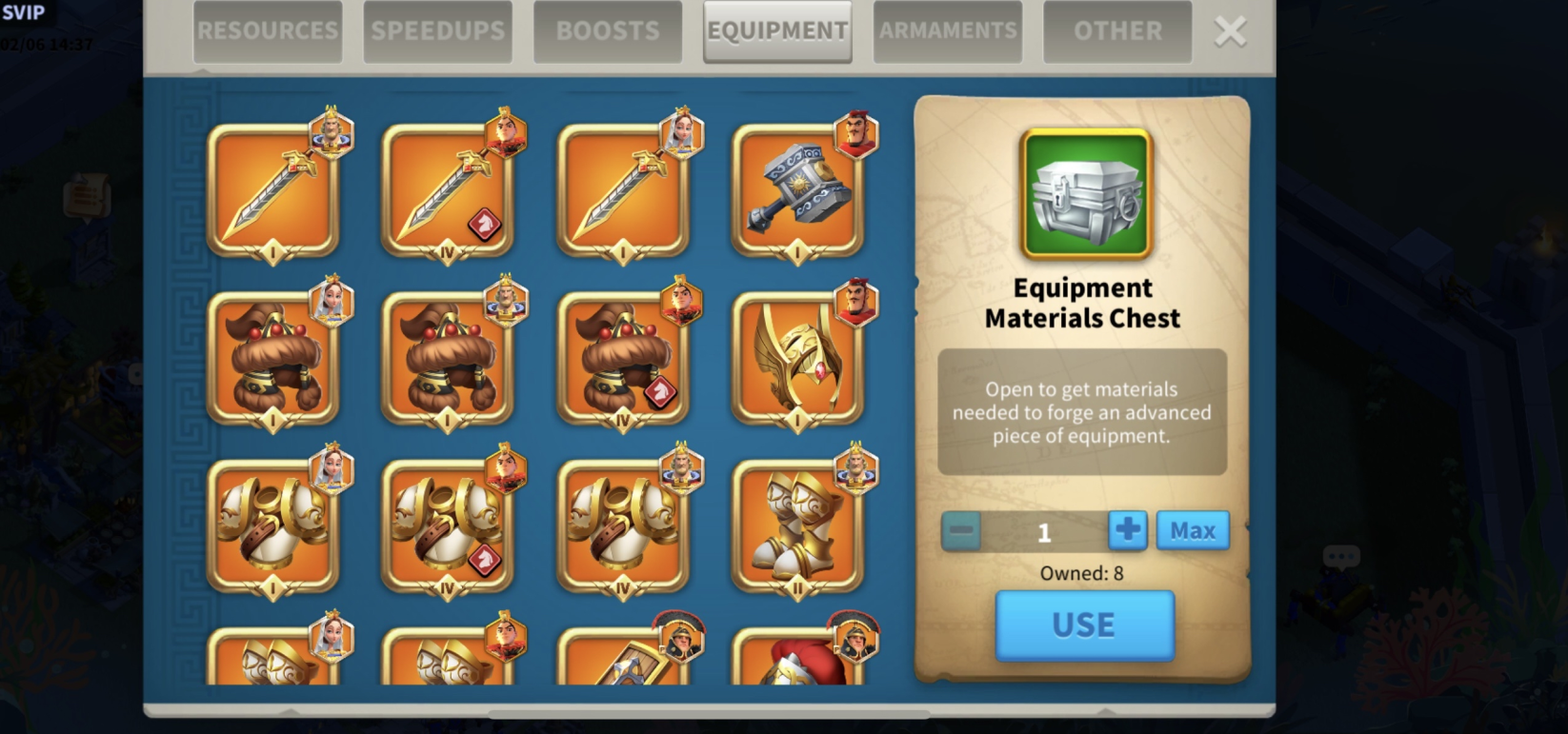Open the Other tab

(1117, 31)
